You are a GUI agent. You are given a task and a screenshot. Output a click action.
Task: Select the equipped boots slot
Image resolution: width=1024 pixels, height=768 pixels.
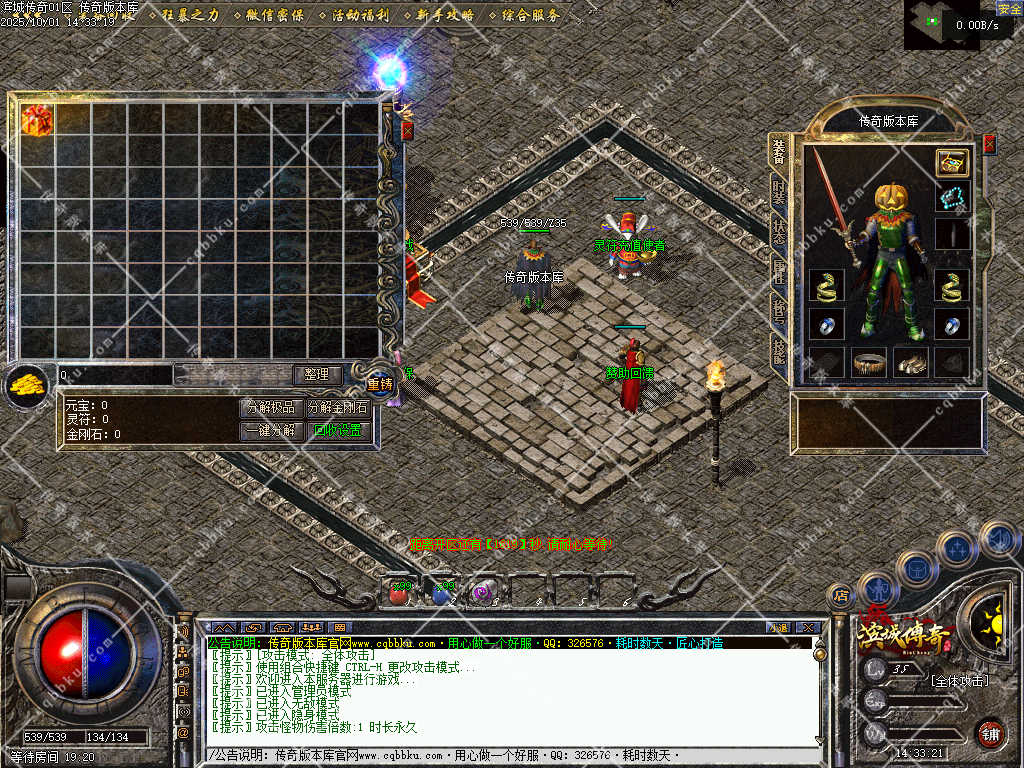[910, 362]
